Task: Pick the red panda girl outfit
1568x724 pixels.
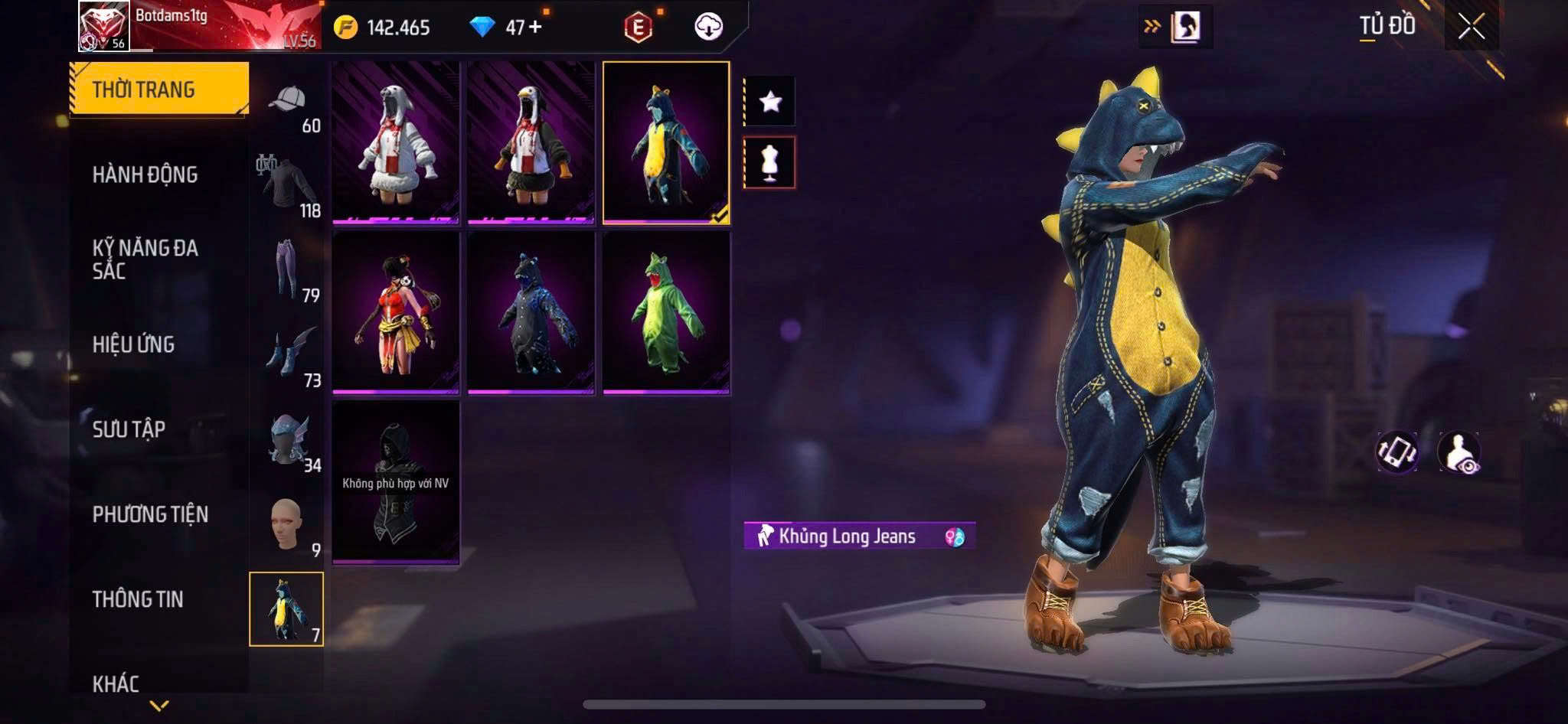Action: click(x=396, y=313)
